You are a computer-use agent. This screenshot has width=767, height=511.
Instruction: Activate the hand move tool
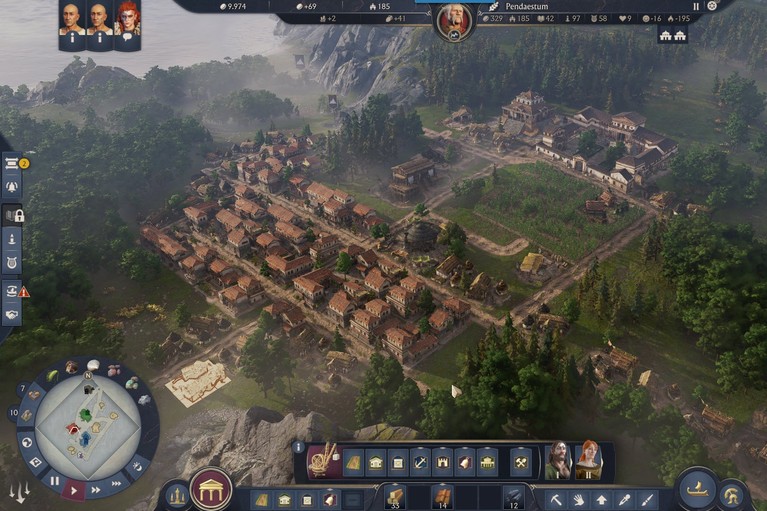579,499
